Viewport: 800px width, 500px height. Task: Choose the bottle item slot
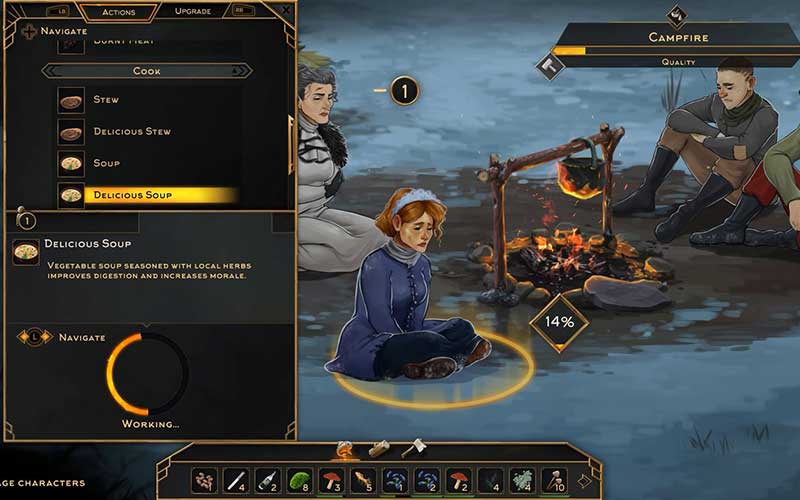[267, 481]
